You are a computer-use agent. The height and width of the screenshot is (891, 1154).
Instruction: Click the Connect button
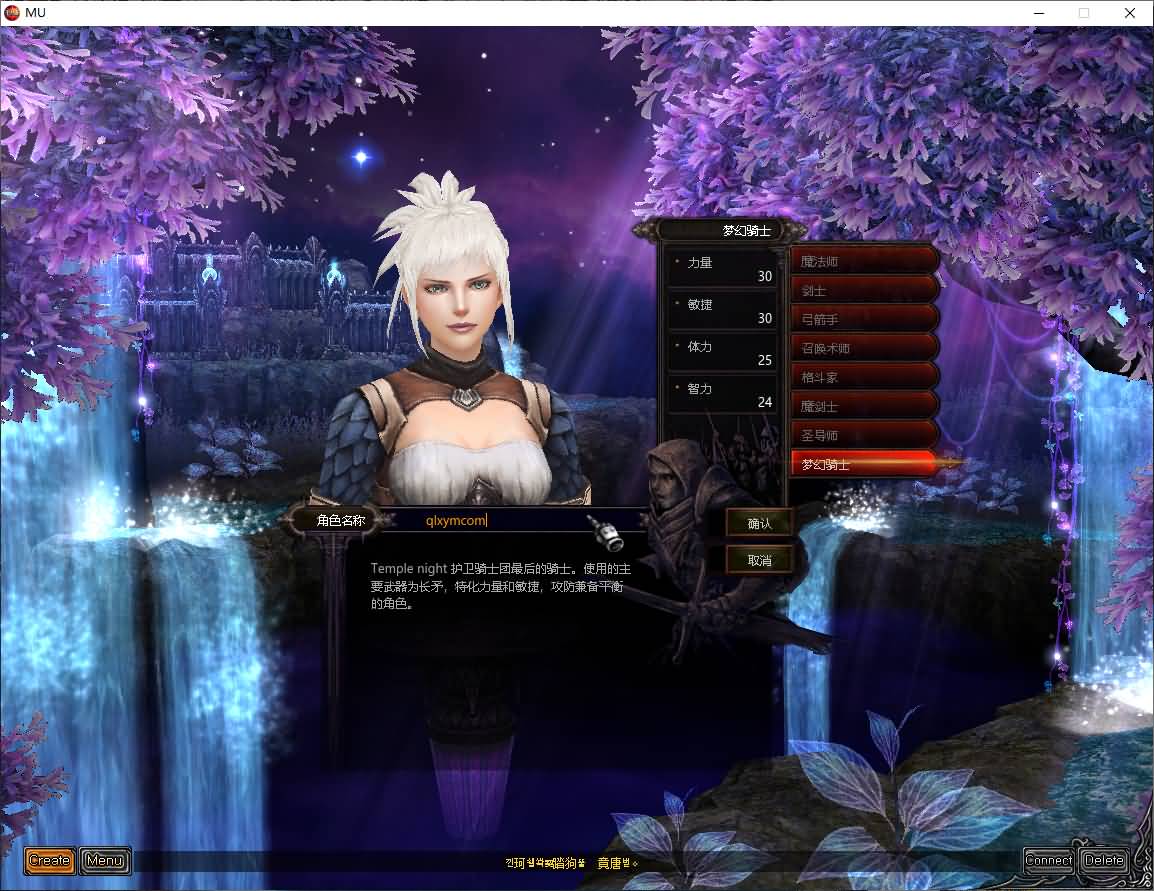[x=1048, y=860]
